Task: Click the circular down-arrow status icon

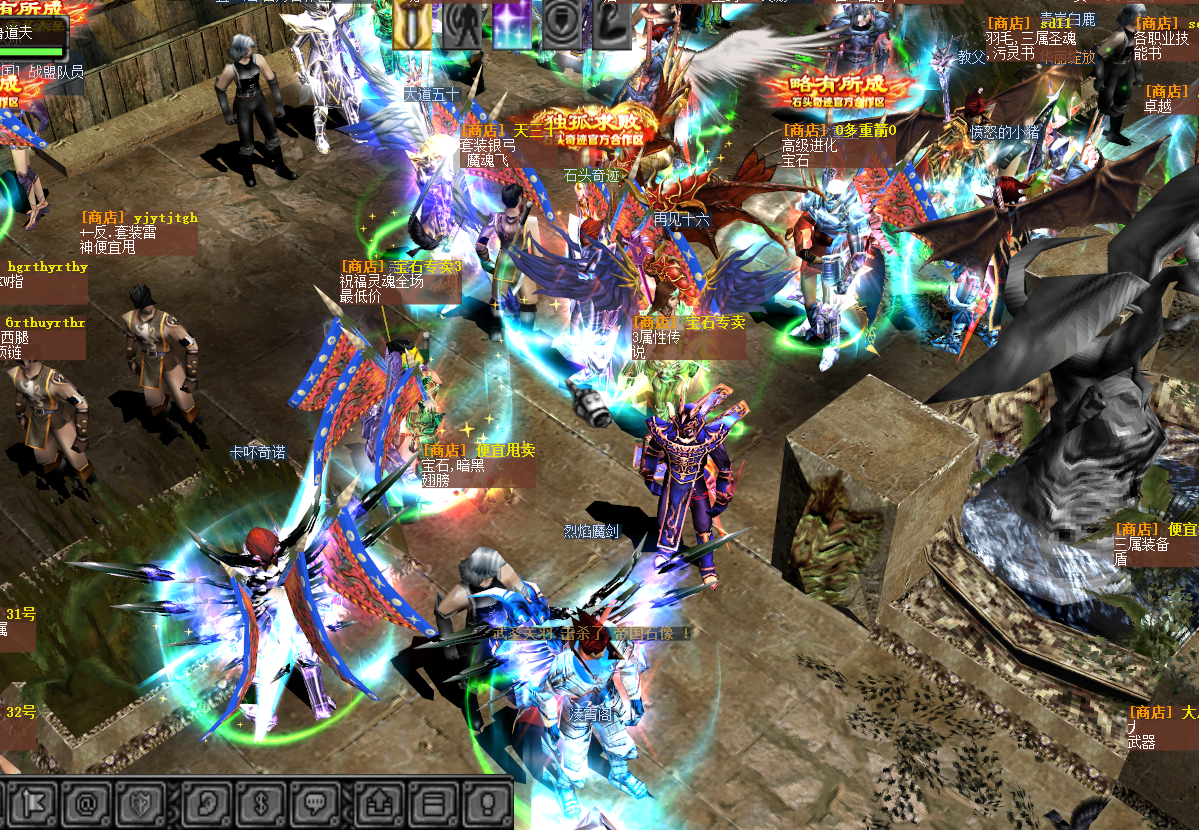Action: point(562,23)
